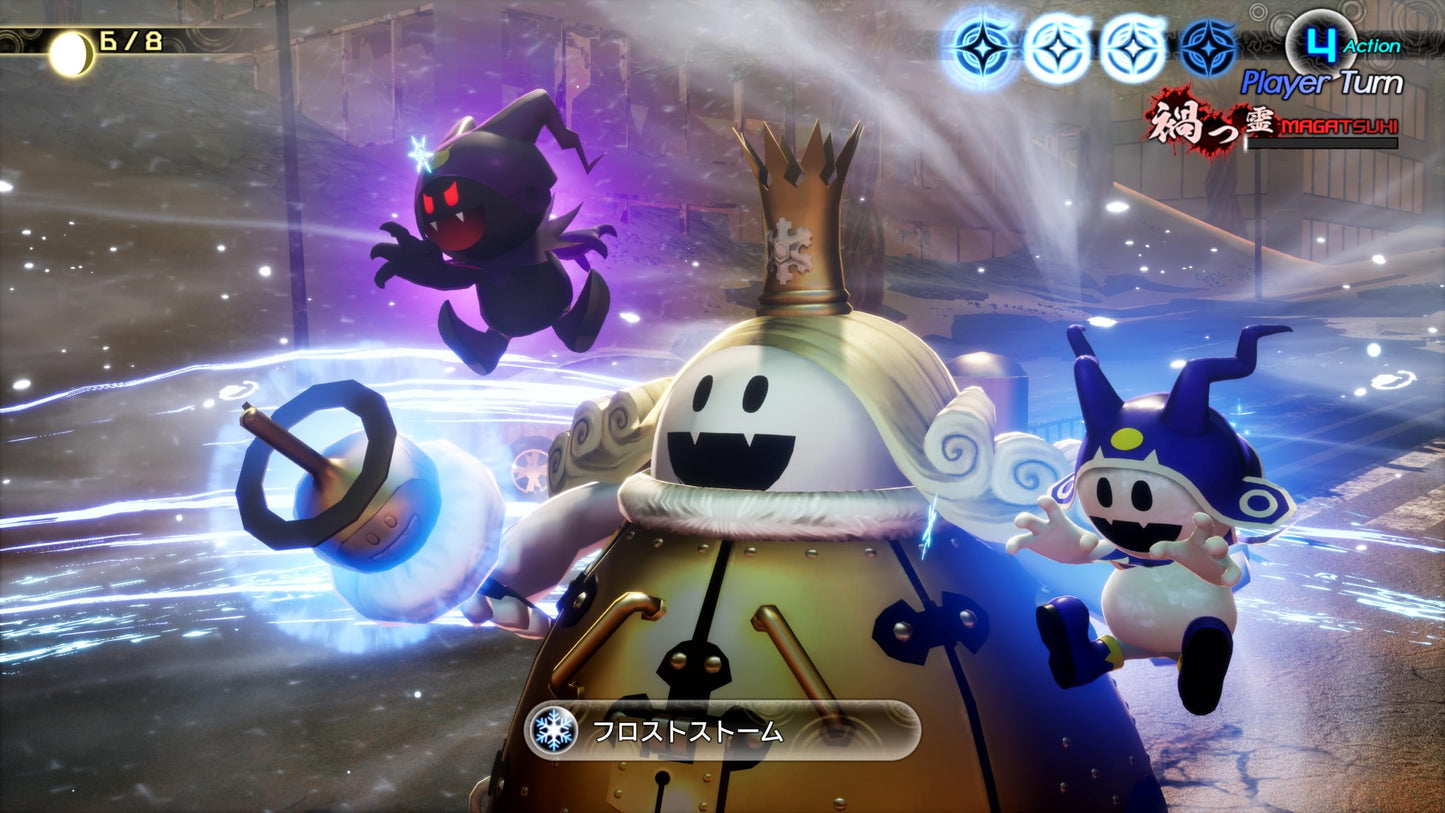1445x813 pixels.
Task: Click the snowflake ice skill icon
Action: click(555, 732)
